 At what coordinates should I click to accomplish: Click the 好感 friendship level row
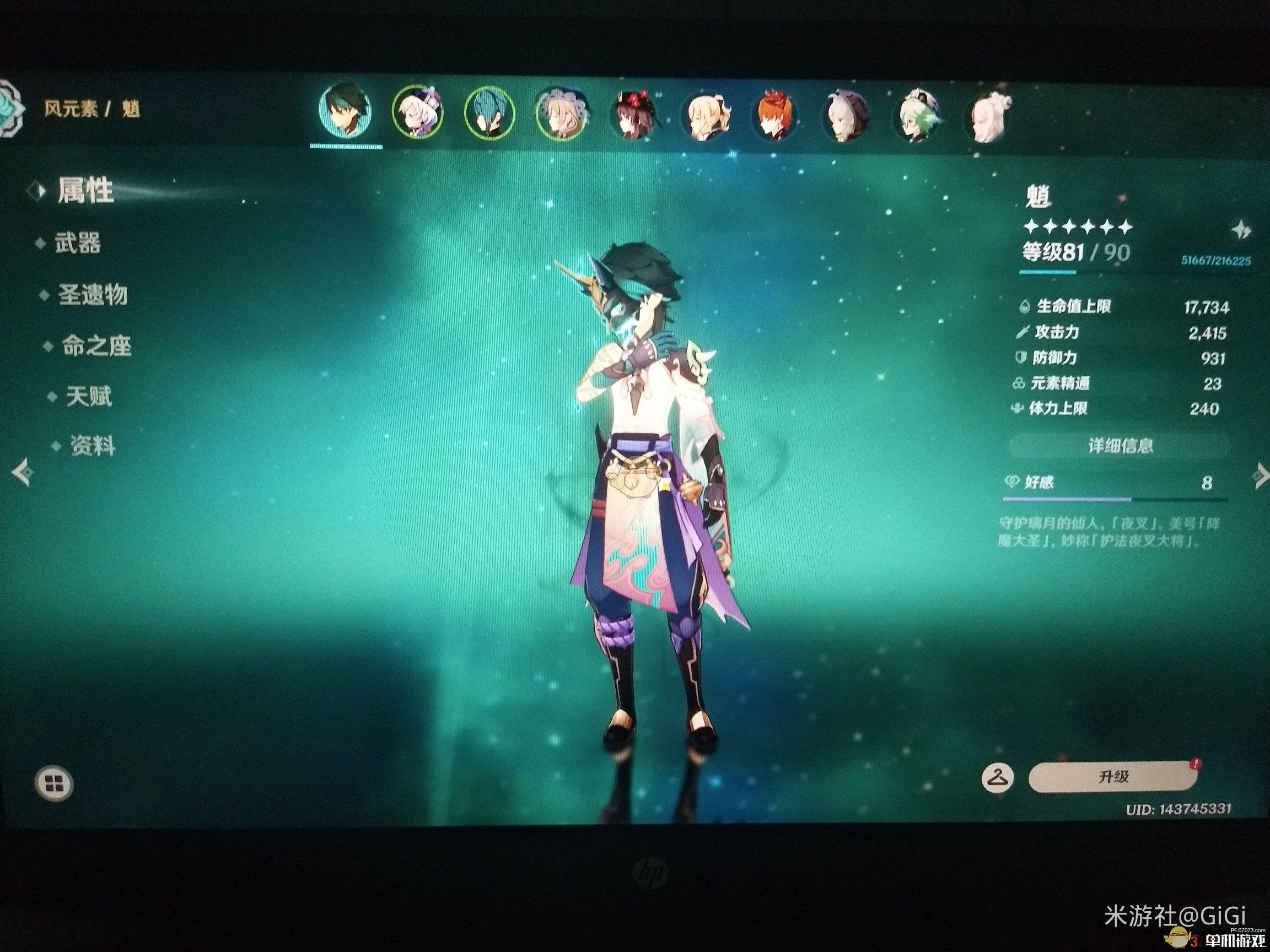point(1114,483)
